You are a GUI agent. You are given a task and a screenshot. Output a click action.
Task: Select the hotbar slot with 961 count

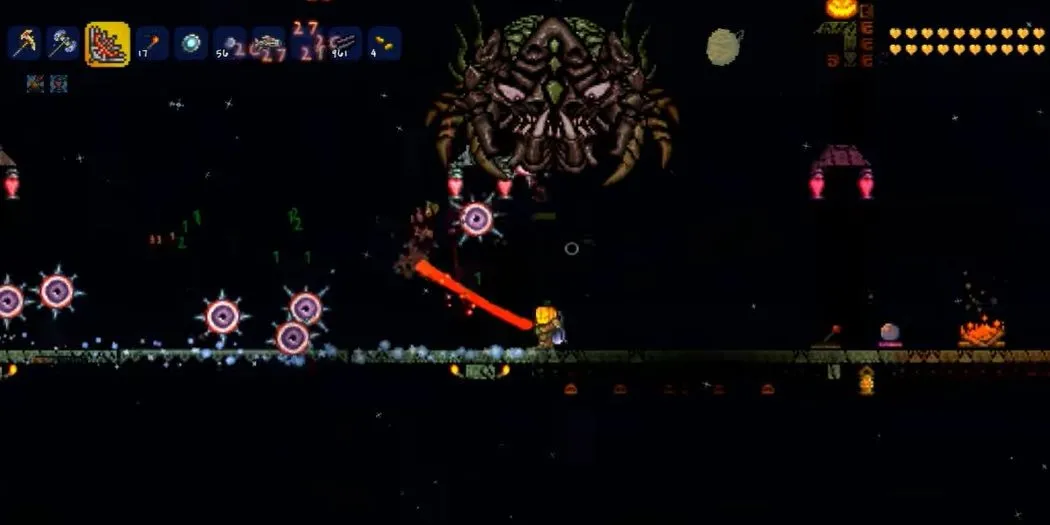[x=345, y=43]
